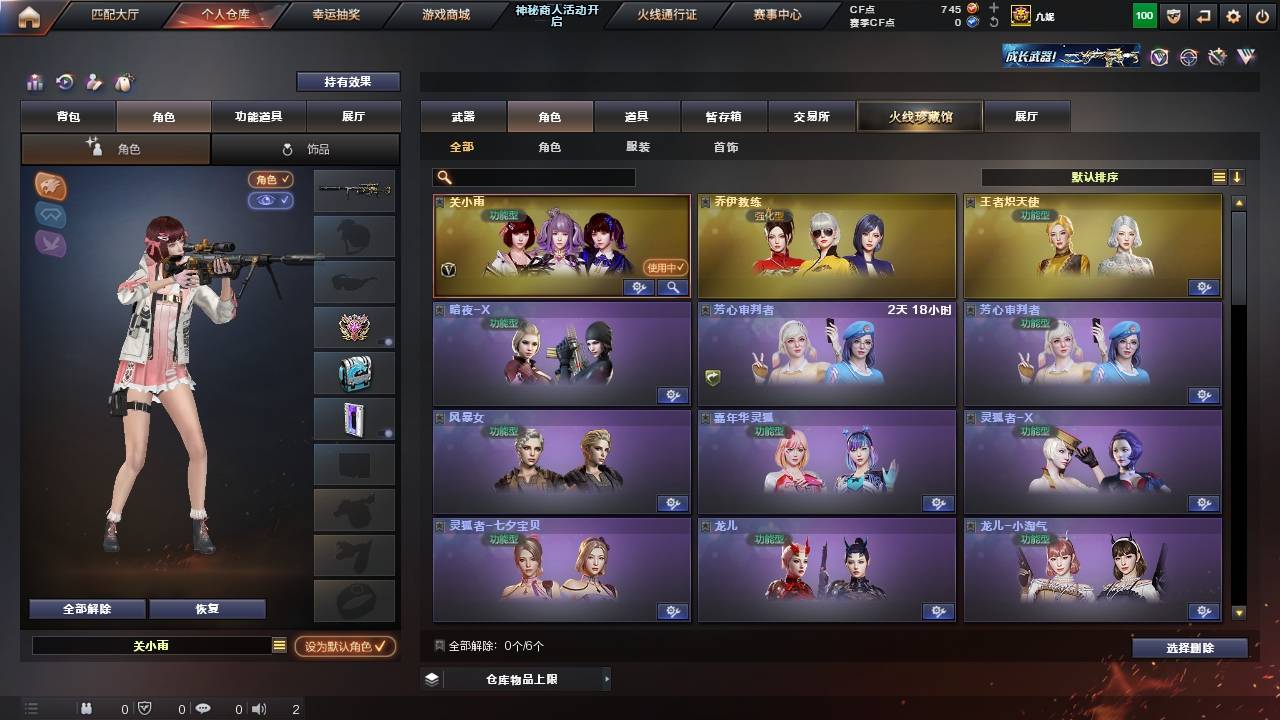
Task: Expand 仓库物品上限 with its arrow
Action: coord(605,677)
